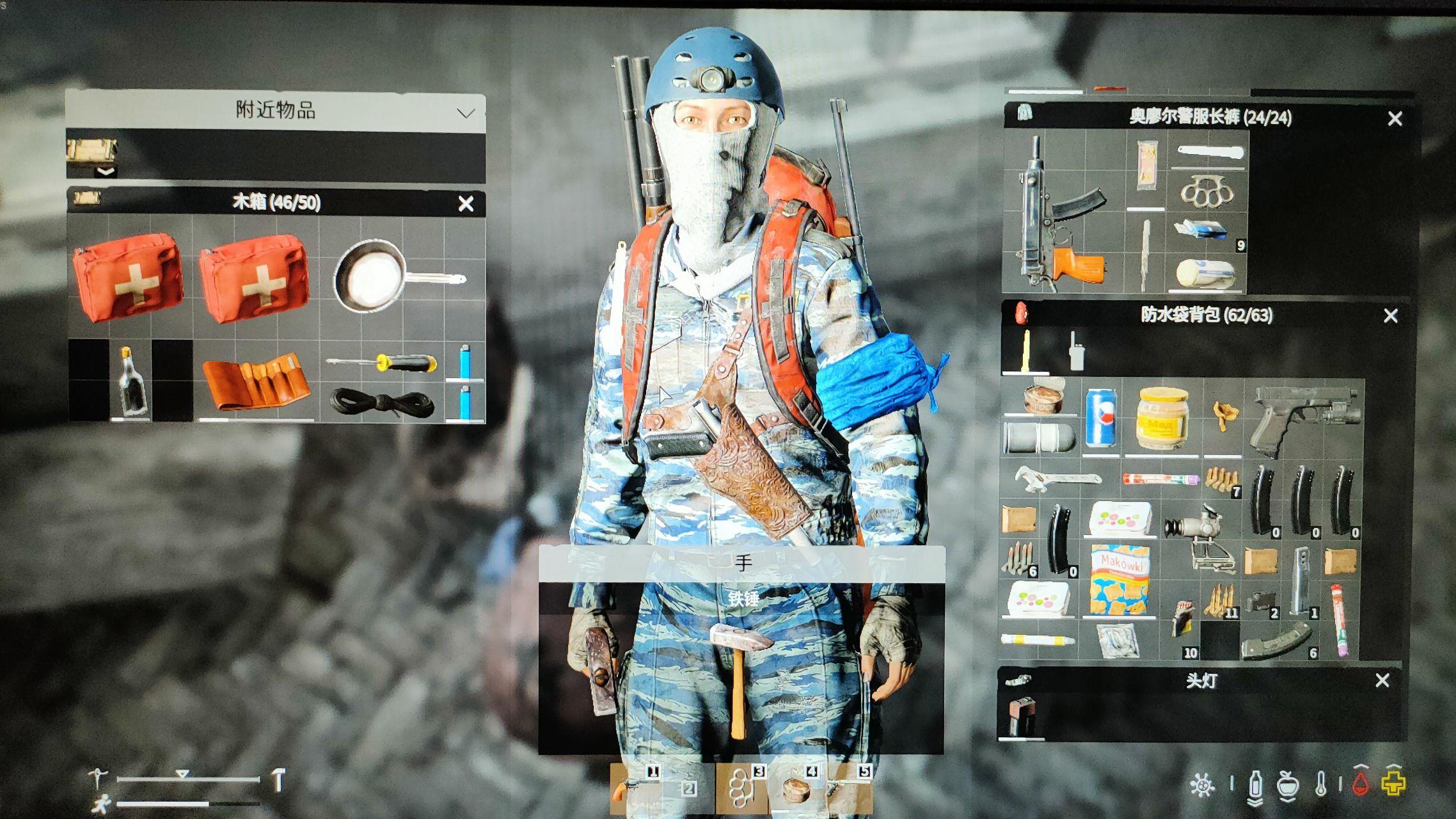Close the police trousers (奥廖尔警服长裤) panel
This screenshot has height=819, width=1456.
click(x=1395, y=118)
